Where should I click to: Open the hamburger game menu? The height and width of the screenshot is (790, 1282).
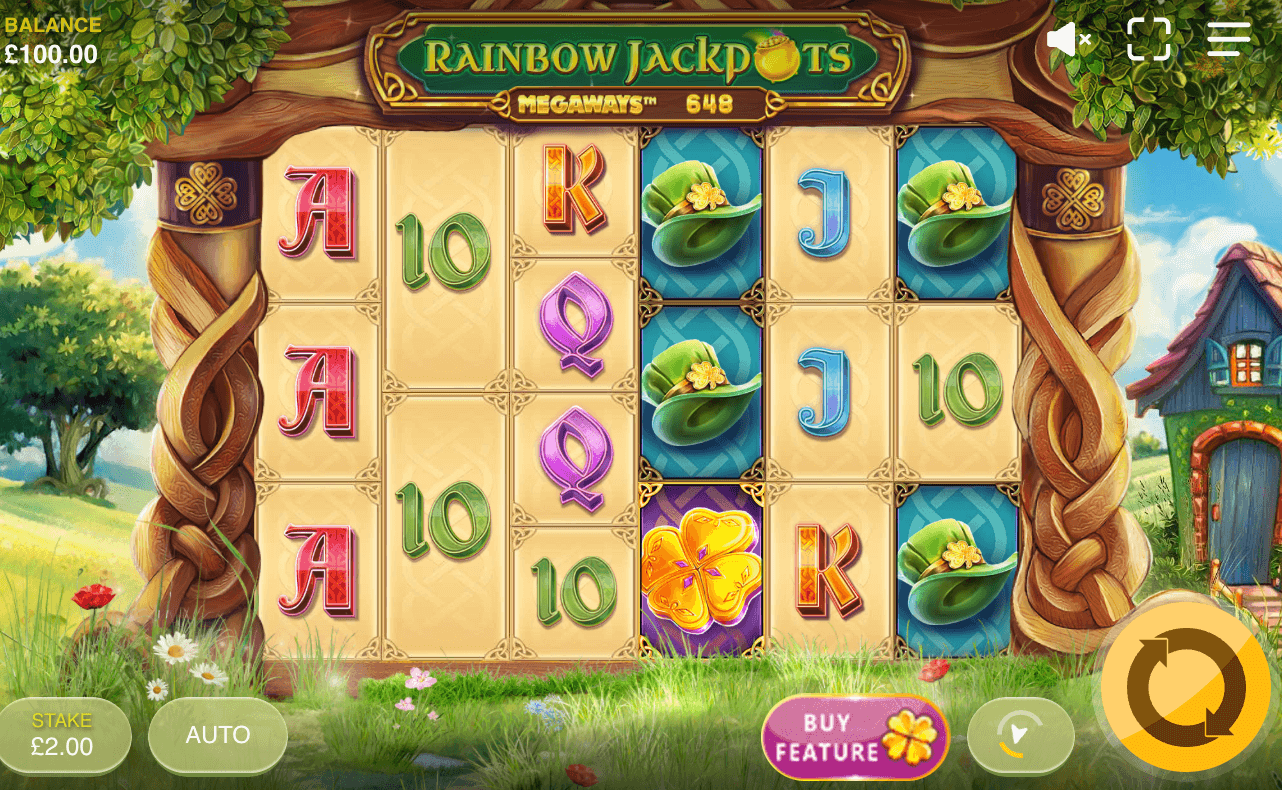1228,38
